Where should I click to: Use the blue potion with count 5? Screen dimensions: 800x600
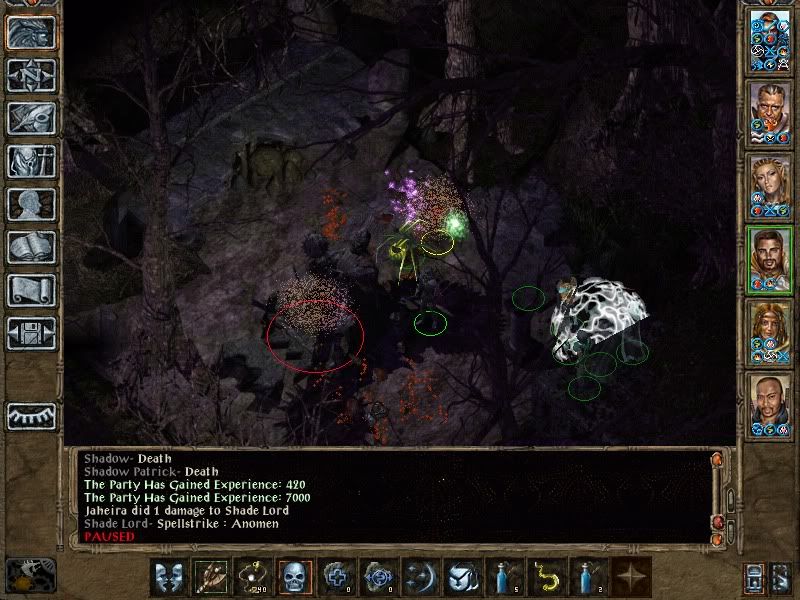(x=503, y=577)
